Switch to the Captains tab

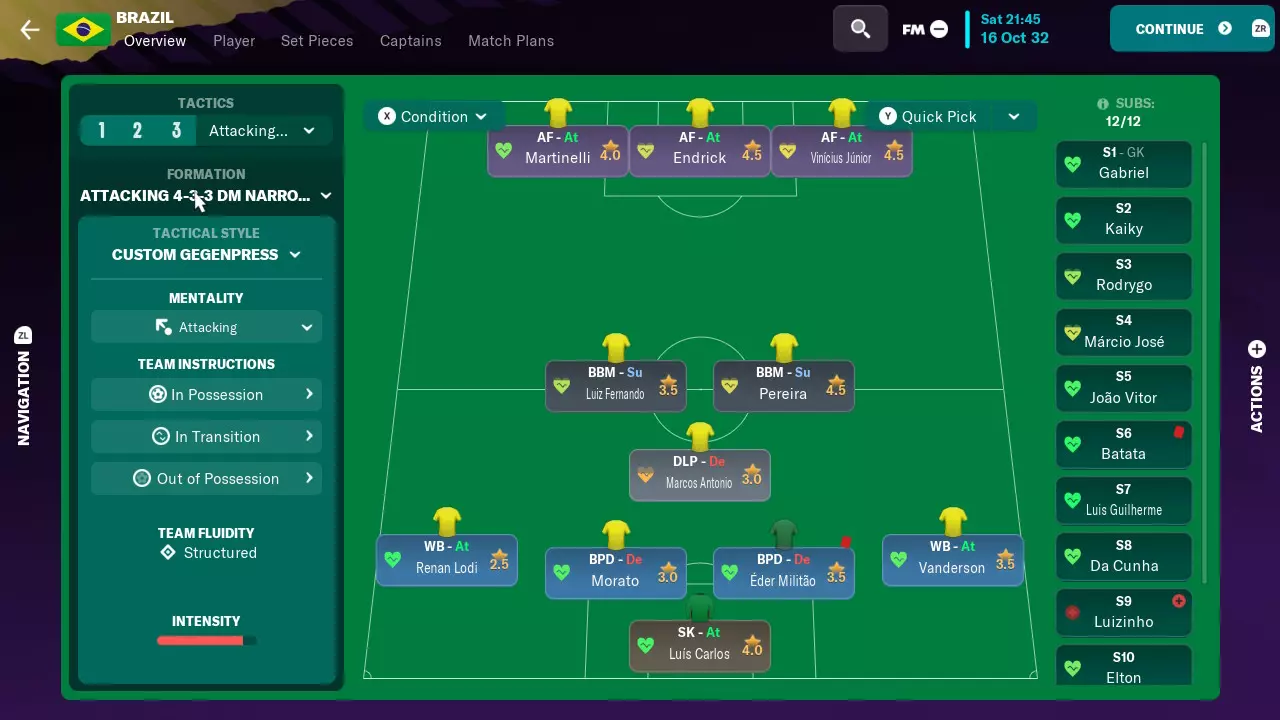(410, 41)
